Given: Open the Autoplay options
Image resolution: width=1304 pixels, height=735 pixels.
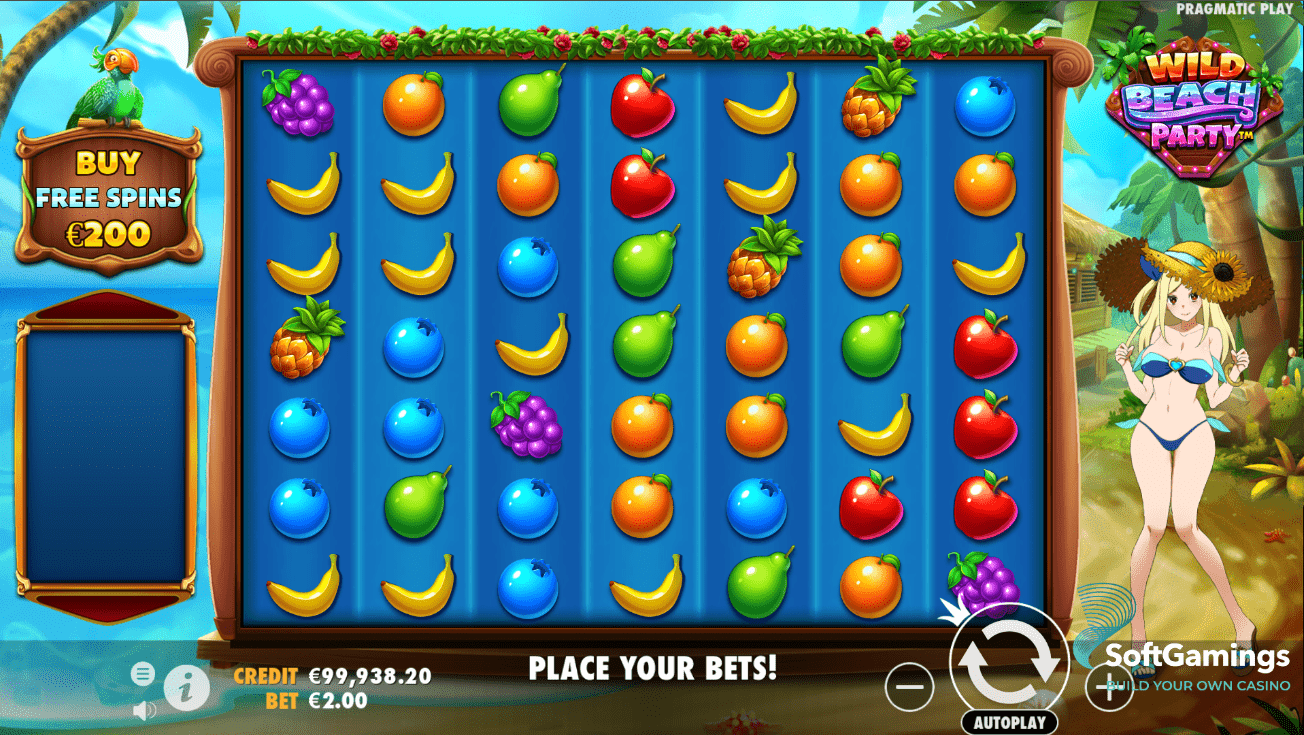Looking at the screenshot, I should [x=1009, y=722].
